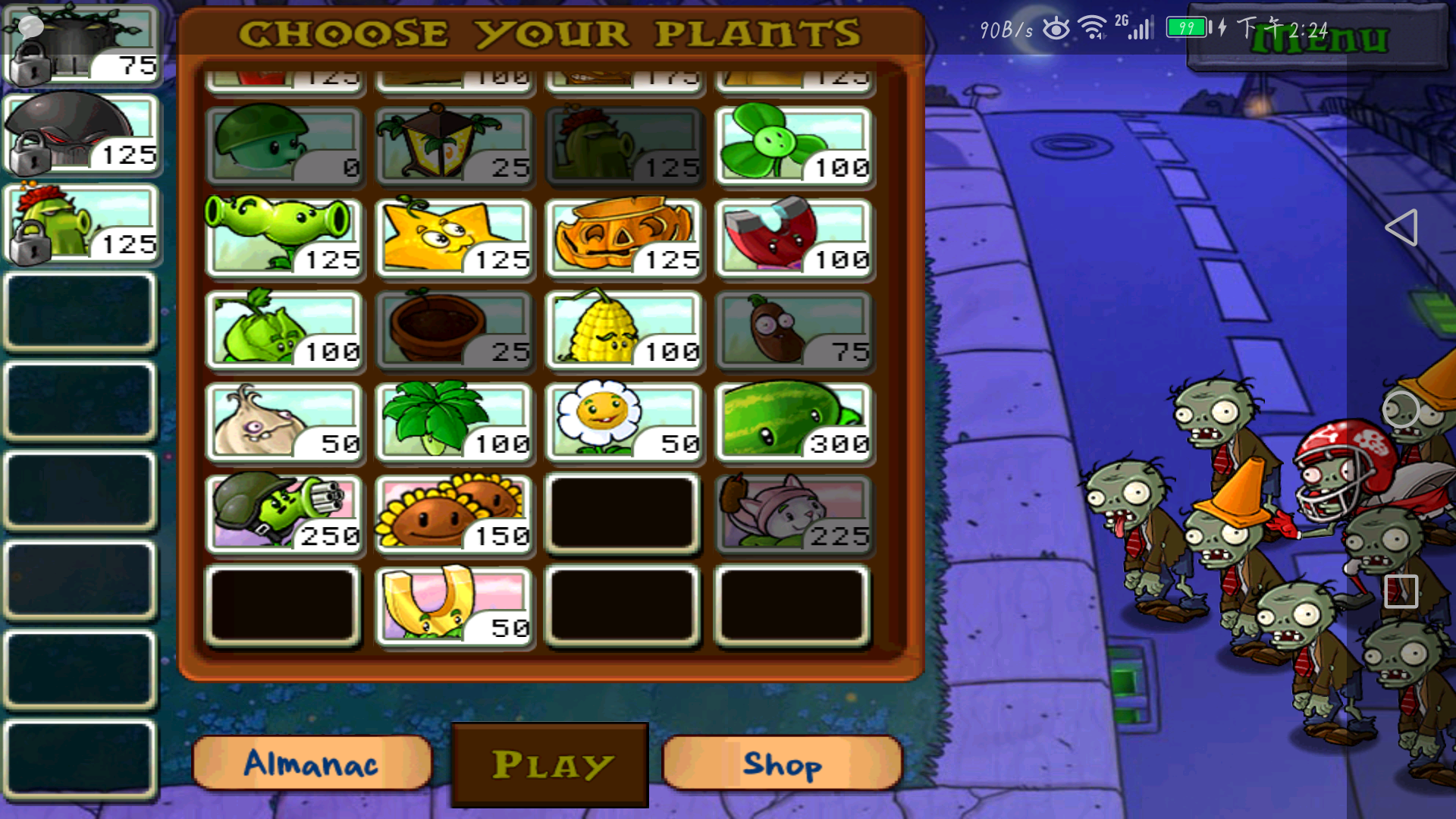Start the level with Play
This screenshot has height=819, width=1456.
(x=551, y=764)
